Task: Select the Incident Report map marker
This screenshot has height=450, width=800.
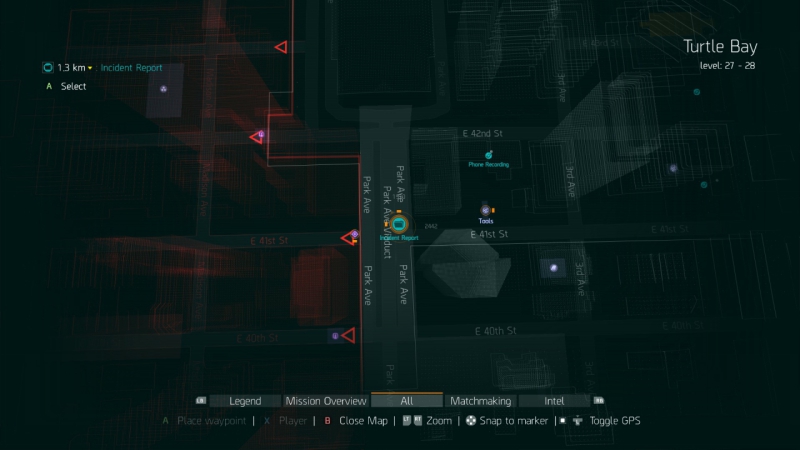Action: 399,225
